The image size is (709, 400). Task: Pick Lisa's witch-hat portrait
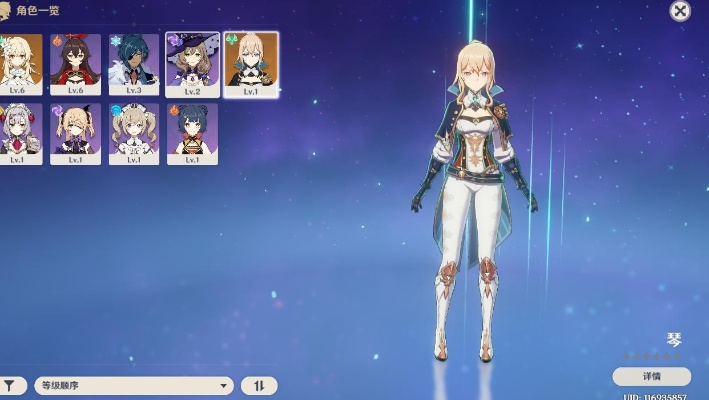click(192, 64)
